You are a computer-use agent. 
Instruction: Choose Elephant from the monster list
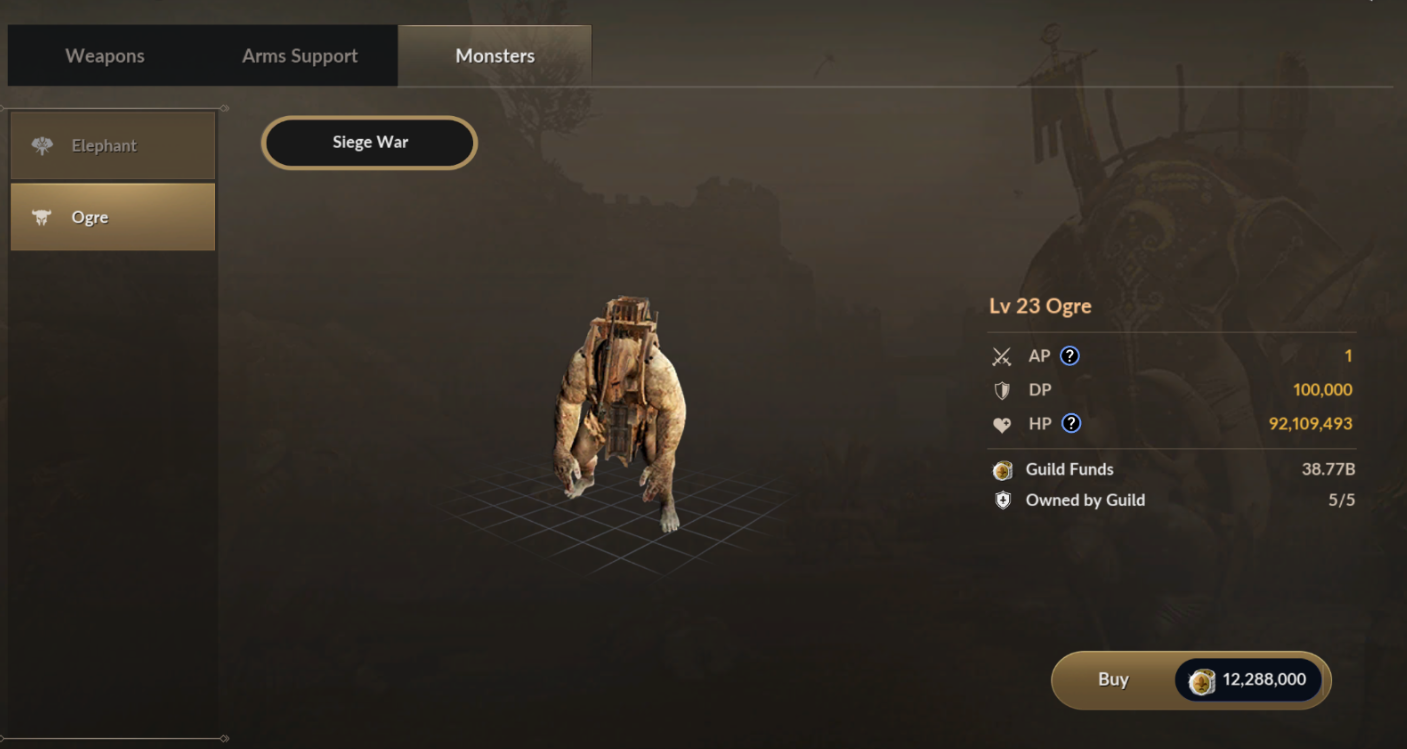point(113,146)
